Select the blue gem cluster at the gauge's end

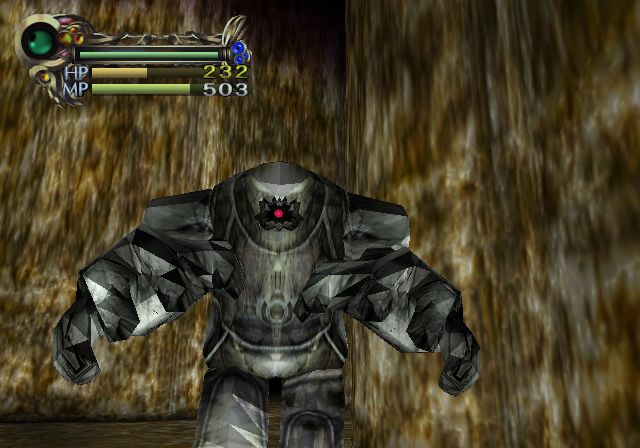(x=239, y=52)
